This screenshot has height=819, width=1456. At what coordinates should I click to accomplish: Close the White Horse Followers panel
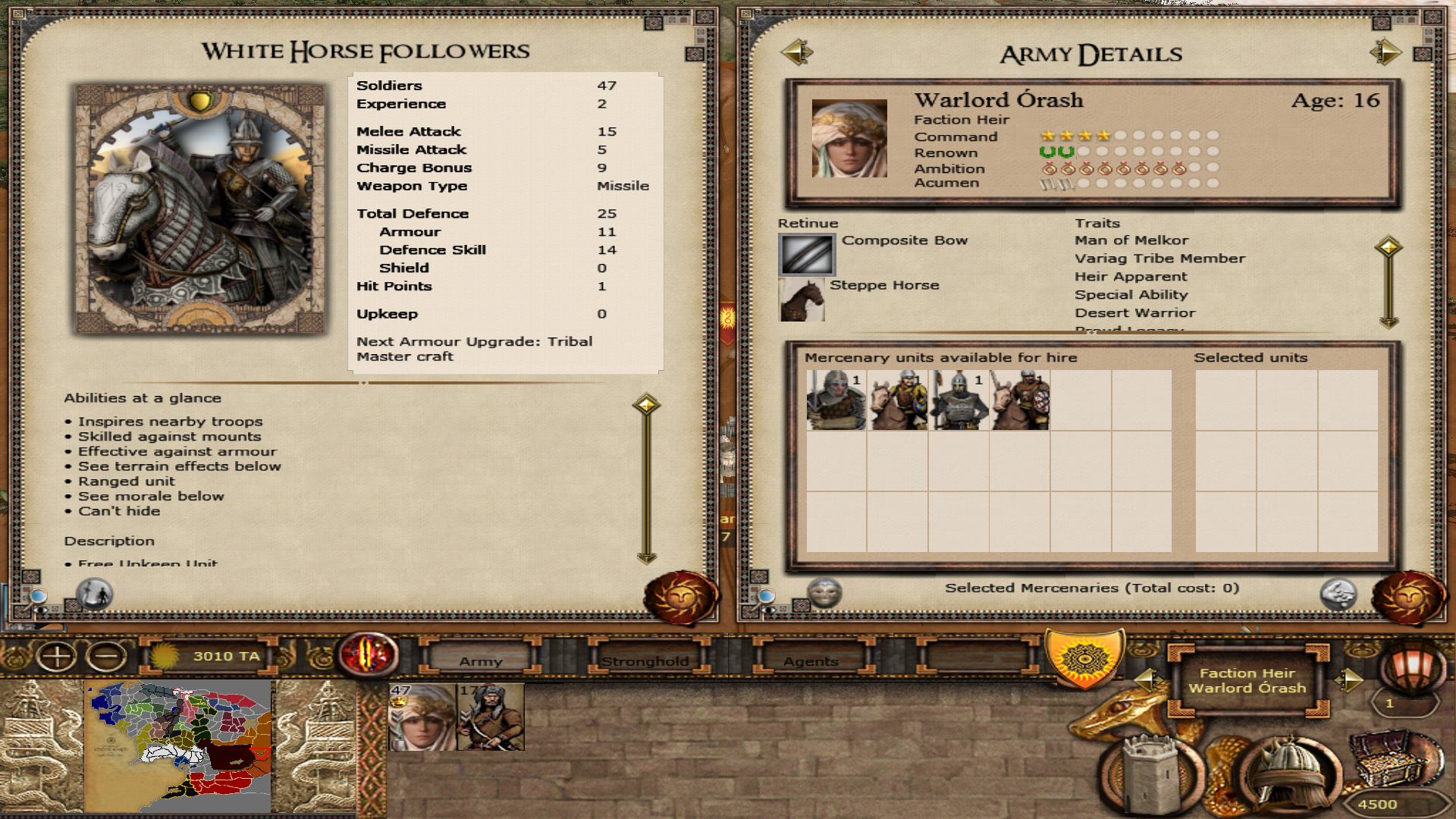[x=679, y=598]
